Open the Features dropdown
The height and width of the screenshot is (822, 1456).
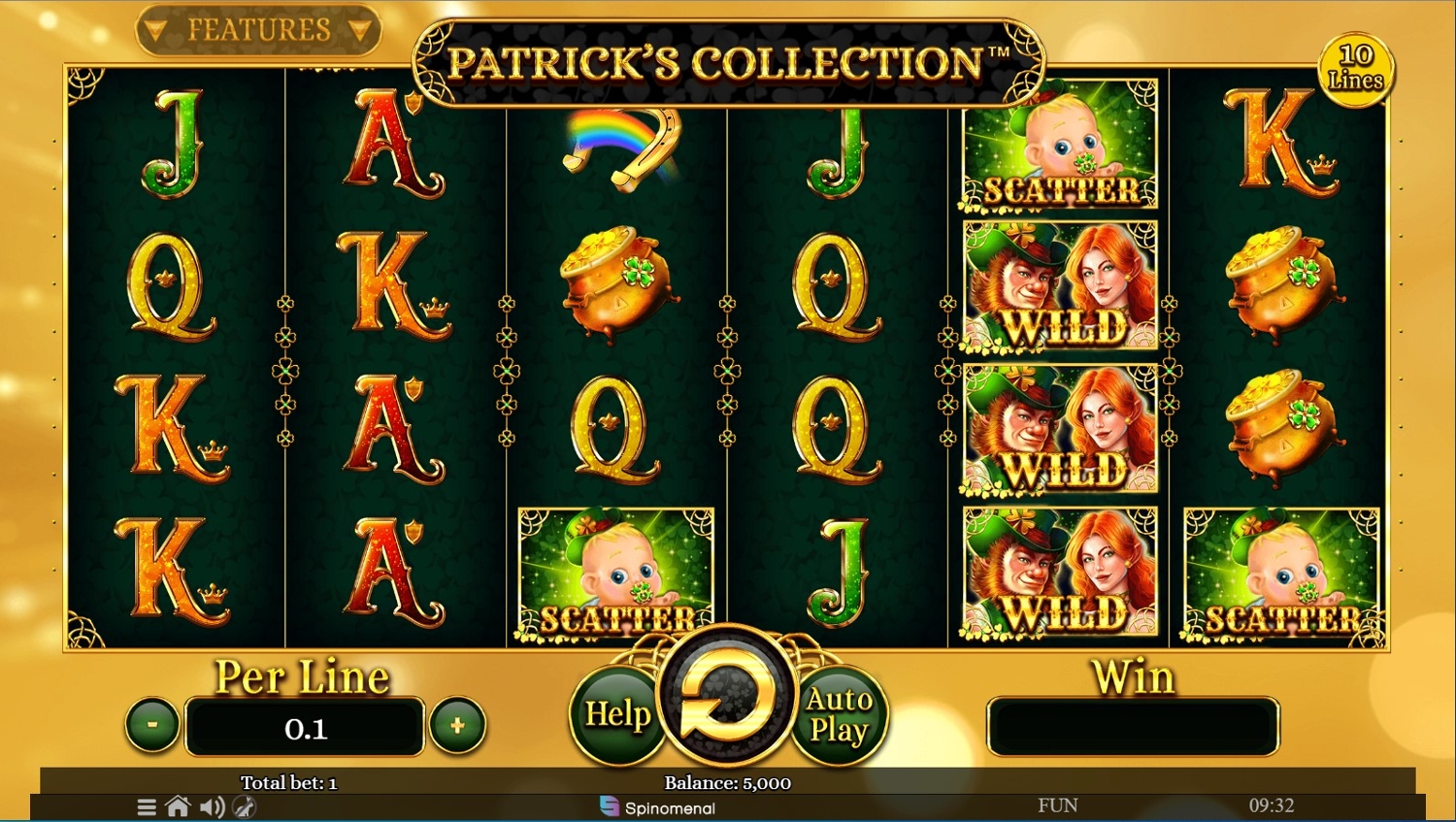(x=258, y=31)
